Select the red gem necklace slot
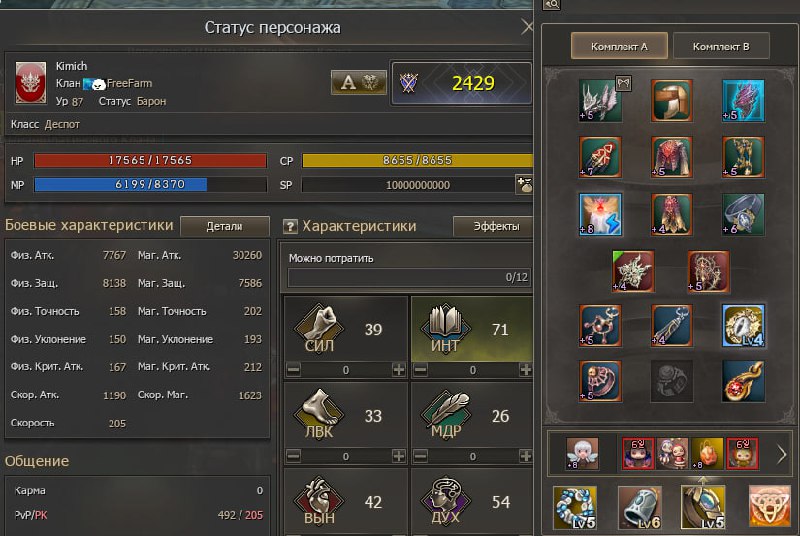The height and width of the screenshot is (536, 800). (x=742, y=382)
